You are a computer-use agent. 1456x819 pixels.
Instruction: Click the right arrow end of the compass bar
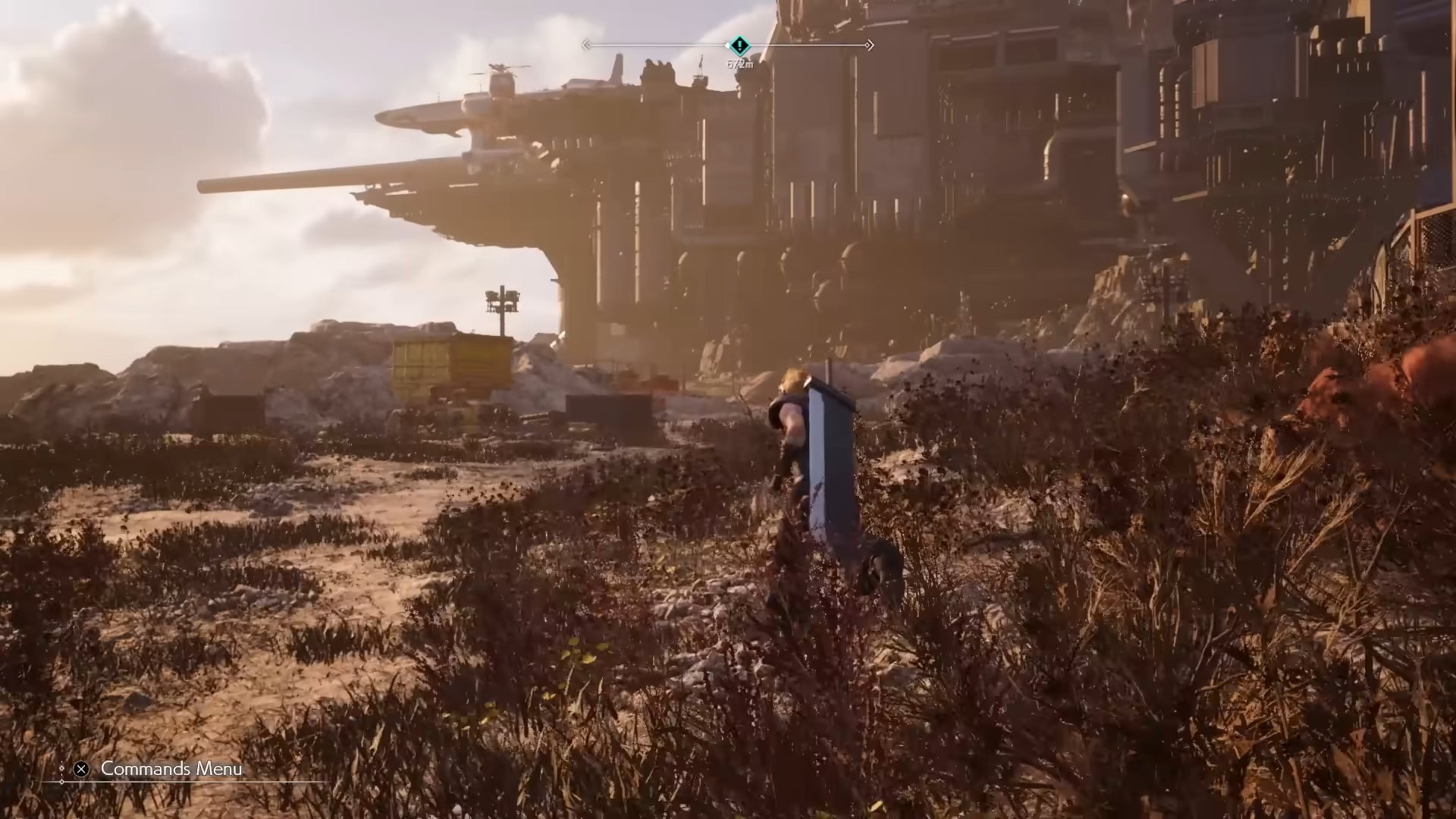pyautogui.click(x=869, y=45)
